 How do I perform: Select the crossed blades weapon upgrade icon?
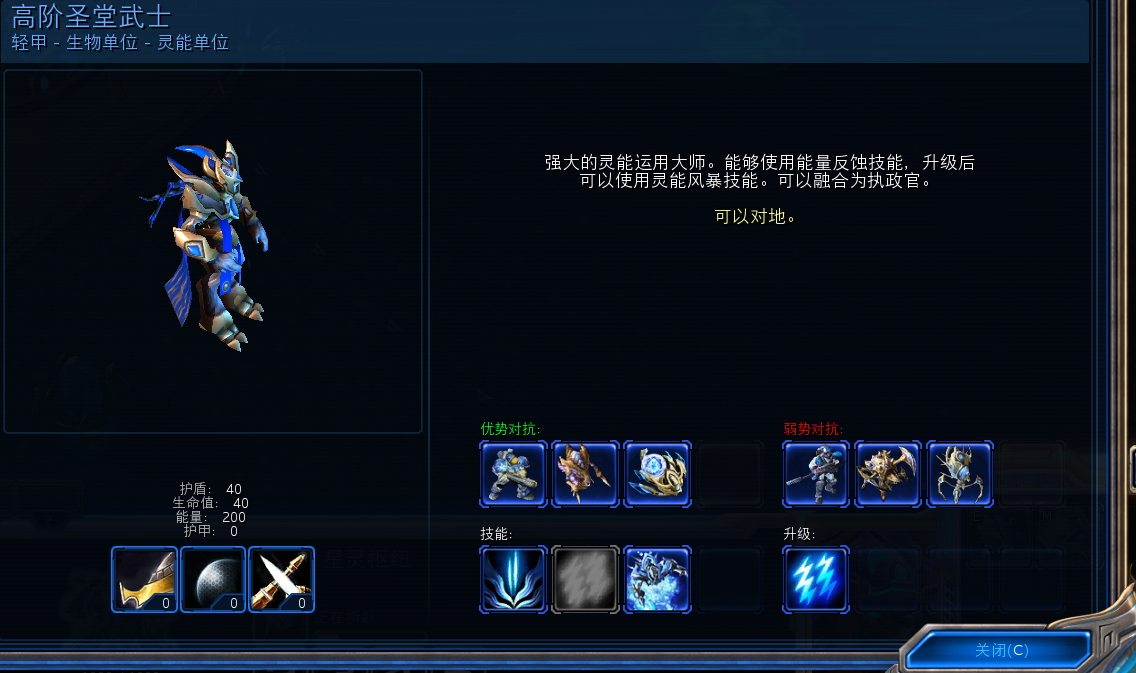pyautogui.click(x=281, y=579)
